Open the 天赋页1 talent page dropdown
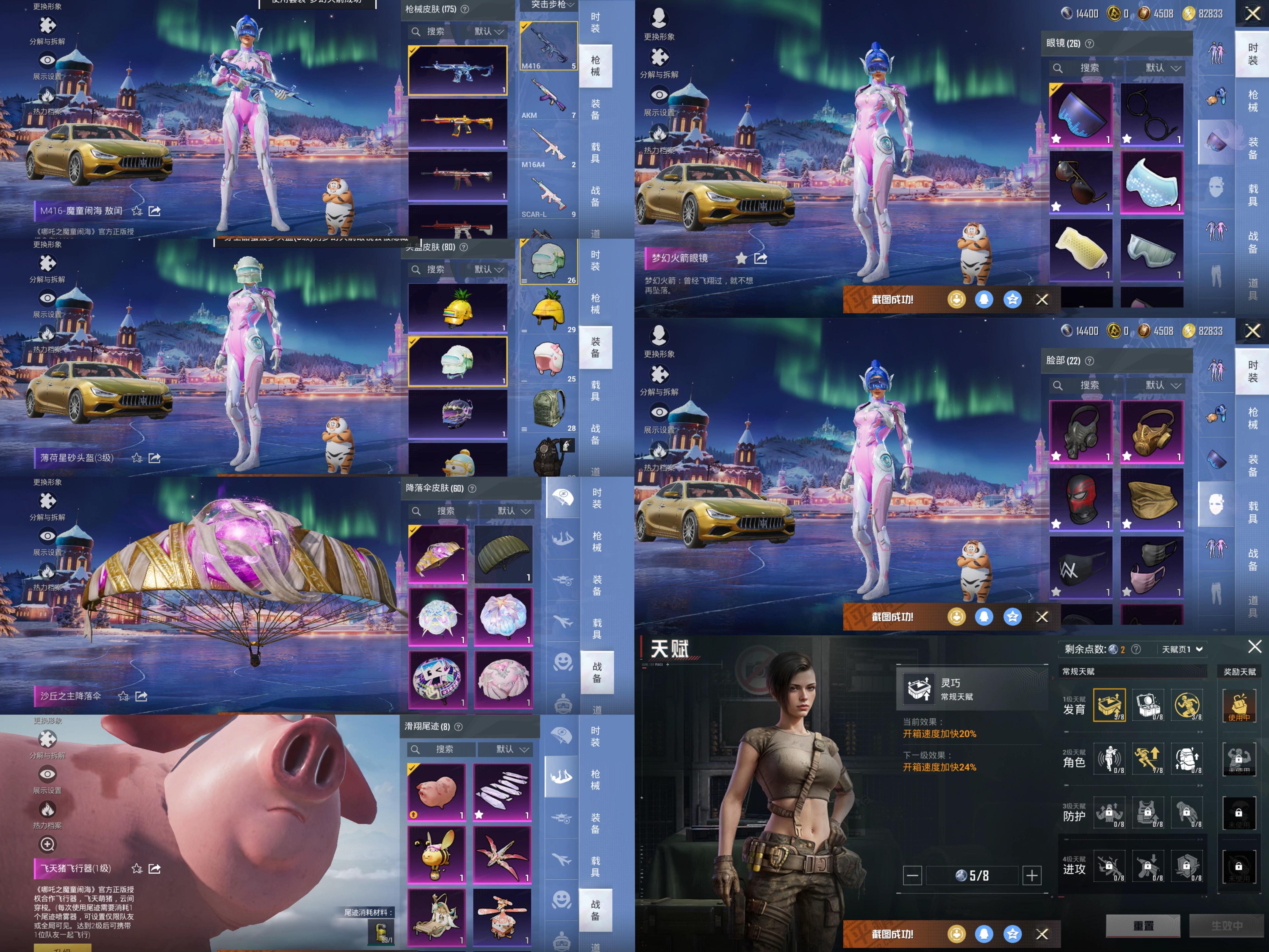This screenshot has height=952, width=1269. [1182, 649]
